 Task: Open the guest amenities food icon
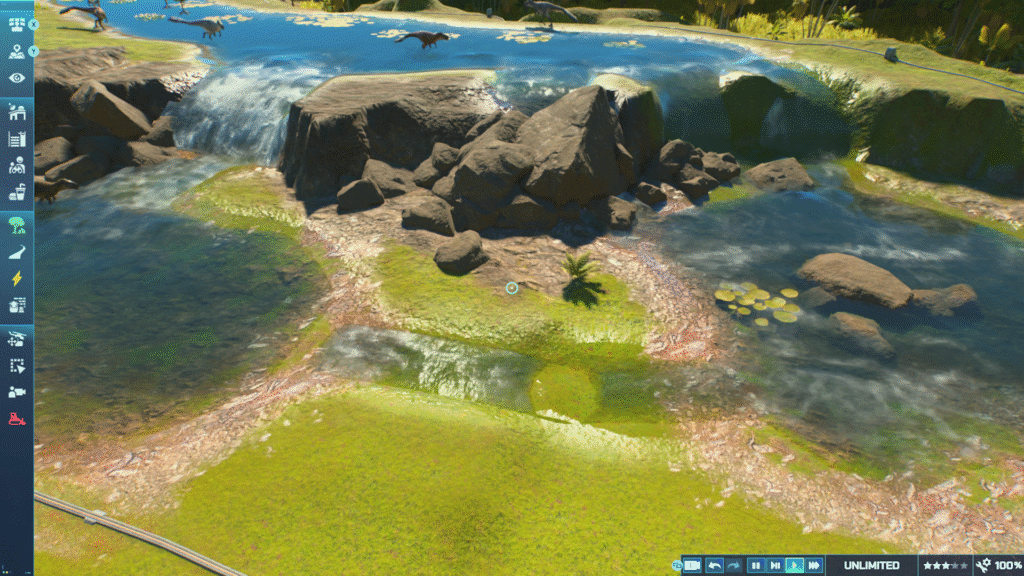17,193
